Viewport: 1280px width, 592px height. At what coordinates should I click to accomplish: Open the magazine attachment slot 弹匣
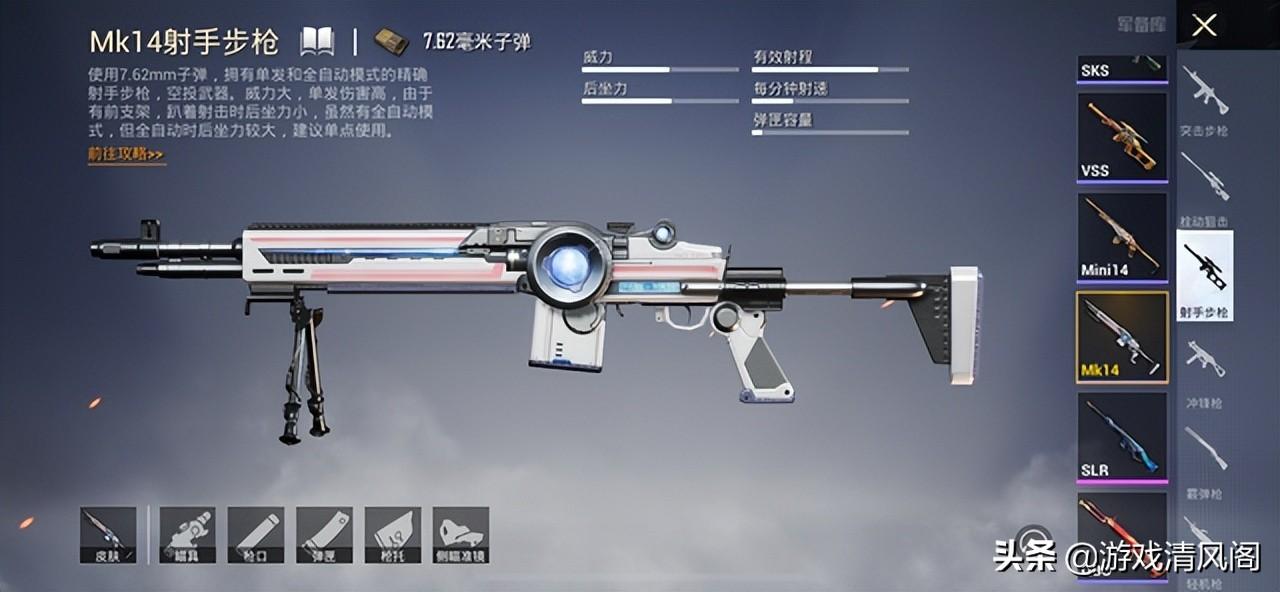[x=324, y=534]
